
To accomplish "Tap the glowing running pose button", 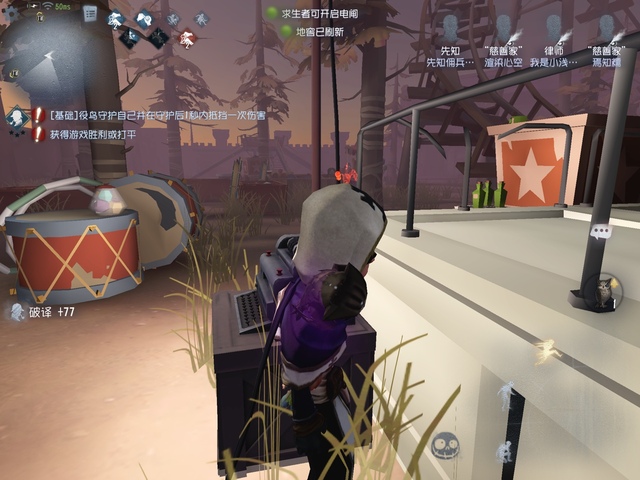I will pos(546,349).
